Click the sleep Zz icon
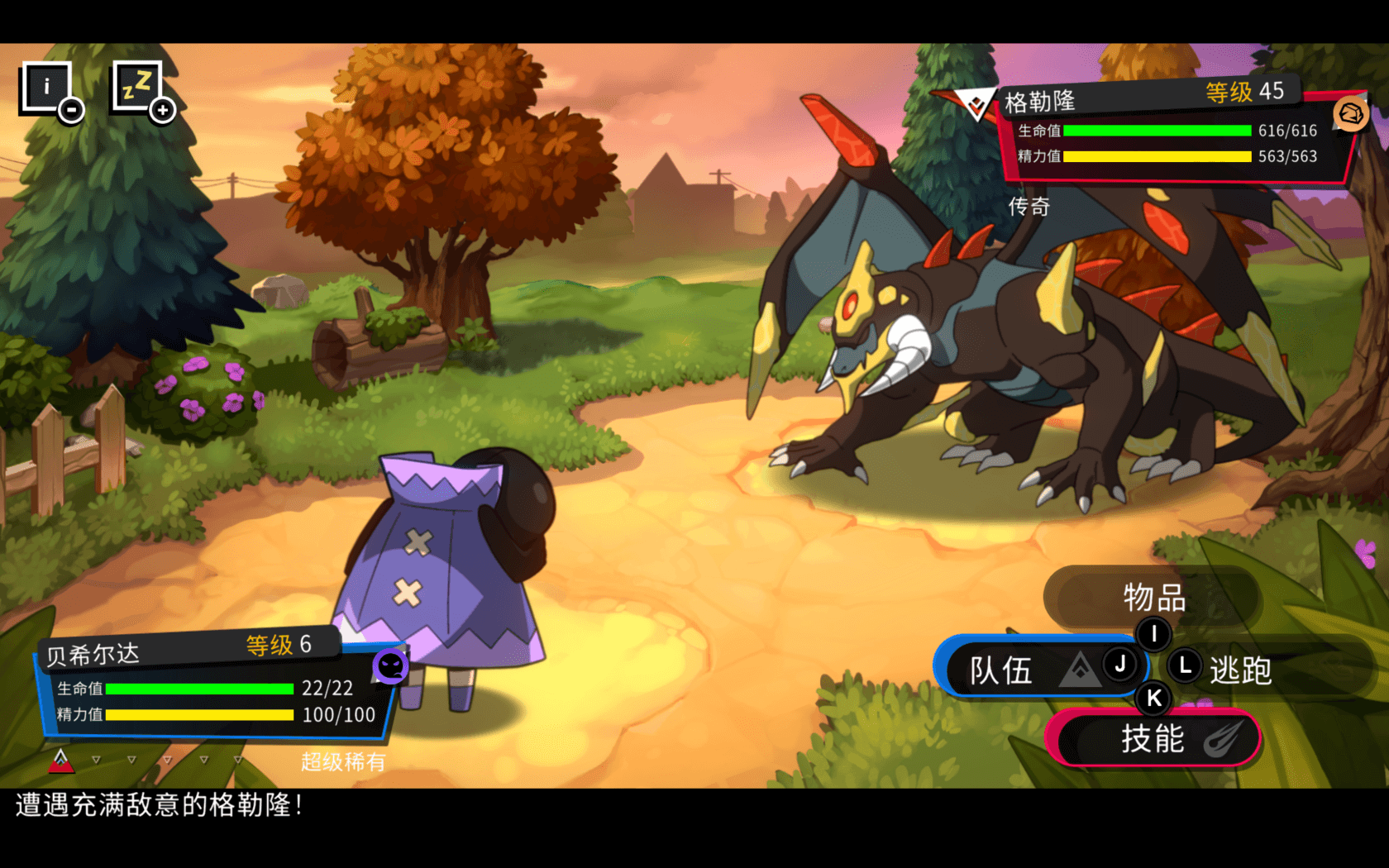 (x=139, y=87)
